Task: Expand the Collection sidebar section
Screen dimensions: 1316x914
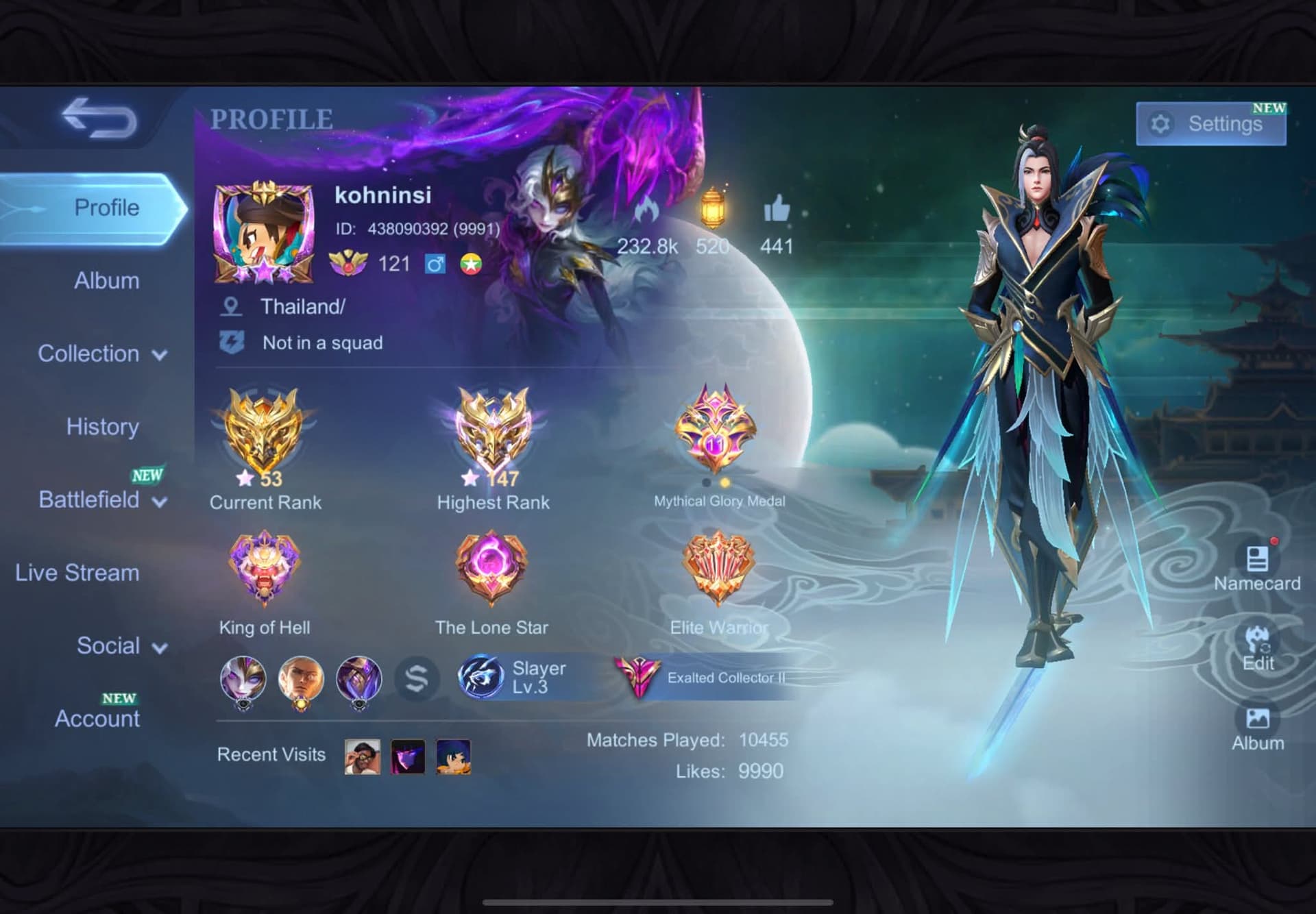Action: click(100, 354)
